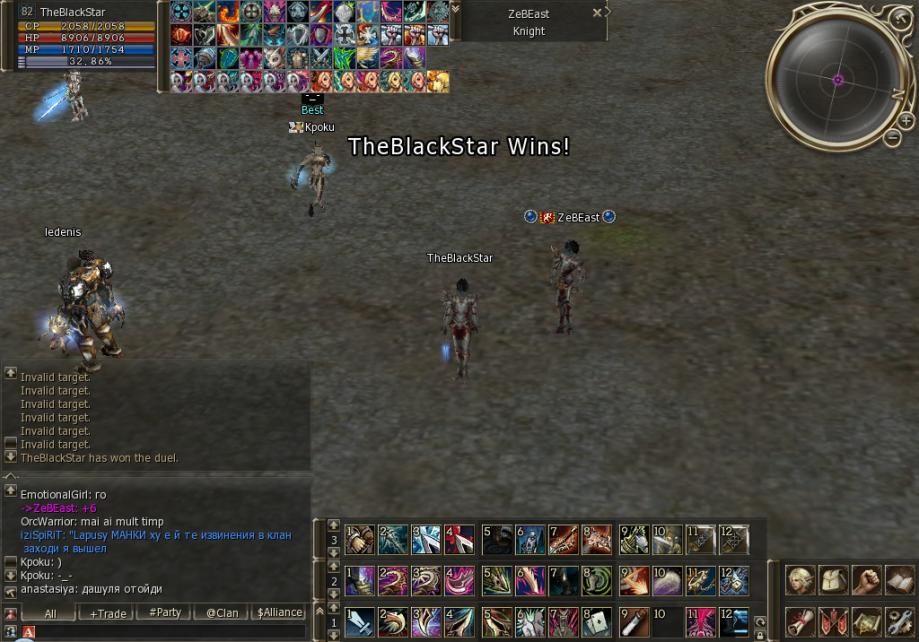919x642 pixels.
Task: Zoom out the radar with the minus button
Action: (x=892, y=138)
